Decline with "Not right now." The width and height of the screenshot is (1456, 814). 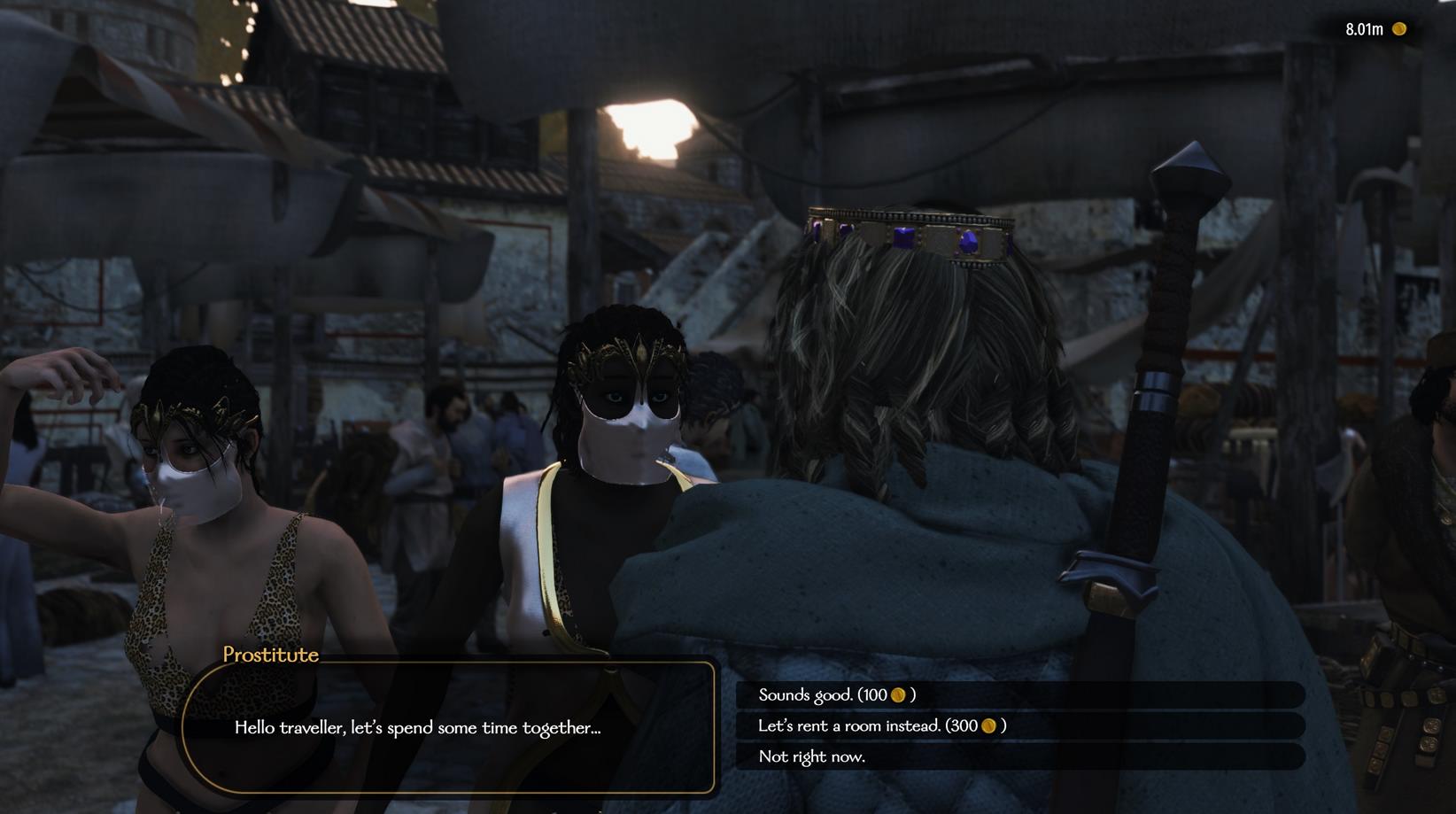pyautogui.click(x=812, y=756)
